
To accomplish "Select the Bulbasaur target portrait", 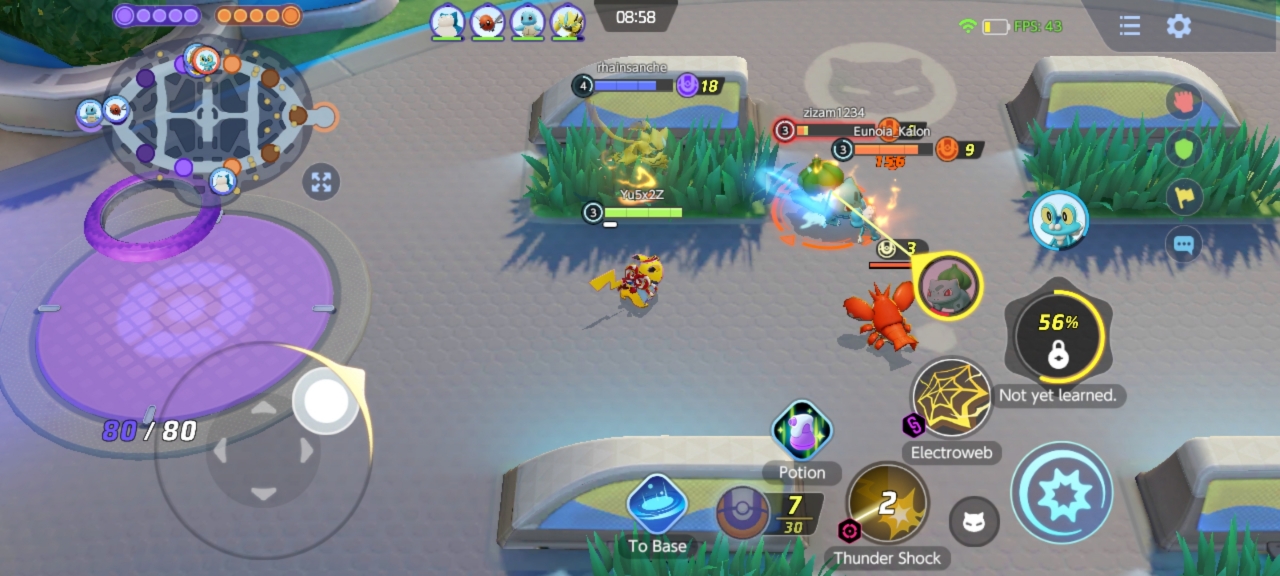I will coord(947,286).
